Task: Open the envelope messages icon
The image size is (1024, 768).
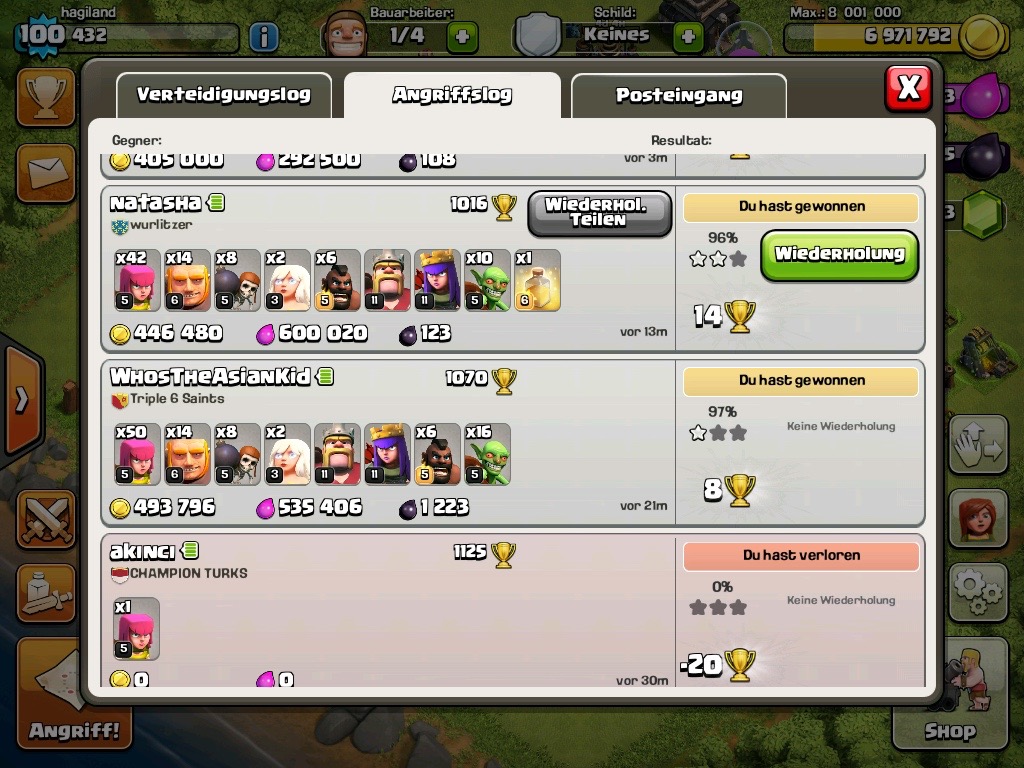Action: pos(45,173)
